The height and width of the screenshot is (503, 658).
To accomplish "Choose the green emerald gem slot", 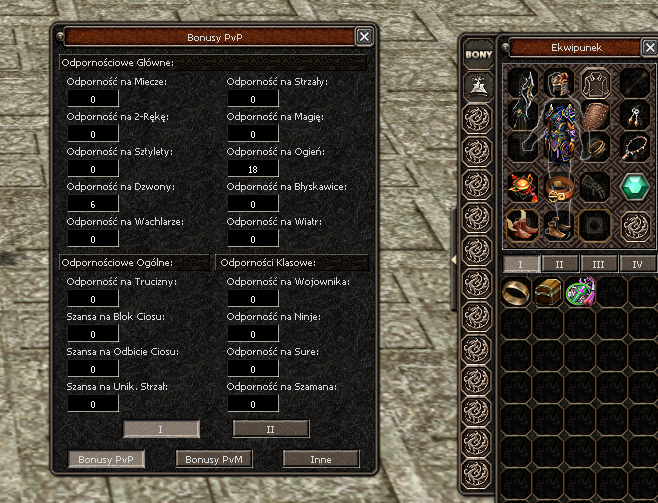I will click(634, 187).
